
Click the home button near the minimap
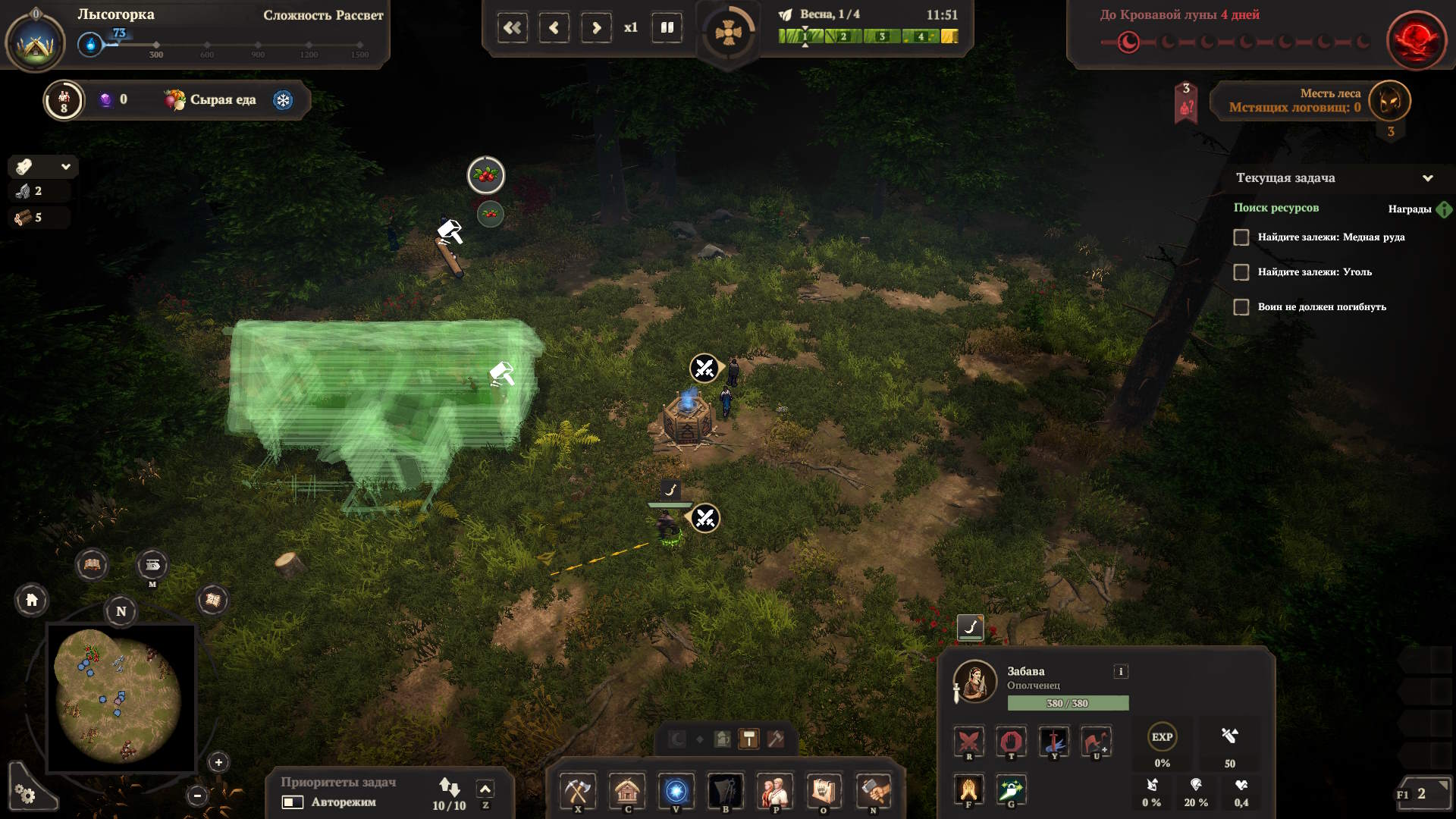32,601
